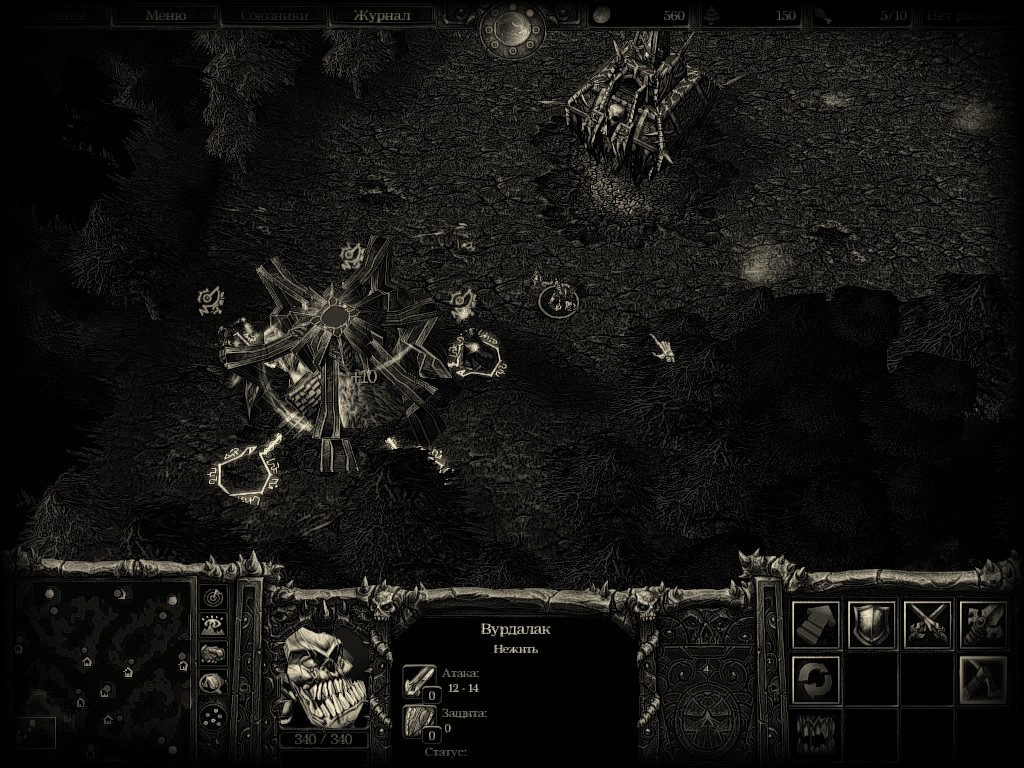Viewport: 1024px width, 768px height.
Task: Activate the minimap signal ping button
Action: (212, 597)
